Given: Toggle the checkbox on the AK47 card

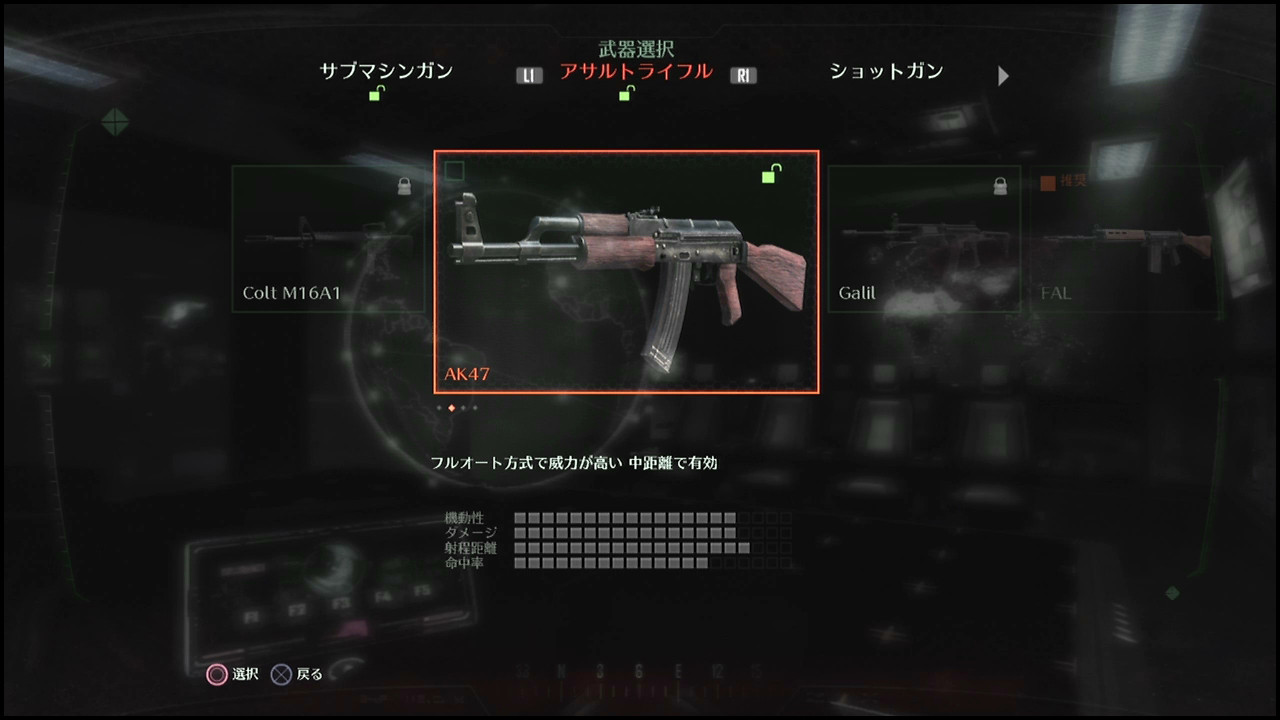Looking at the screenshot, I should click(456, 171).
